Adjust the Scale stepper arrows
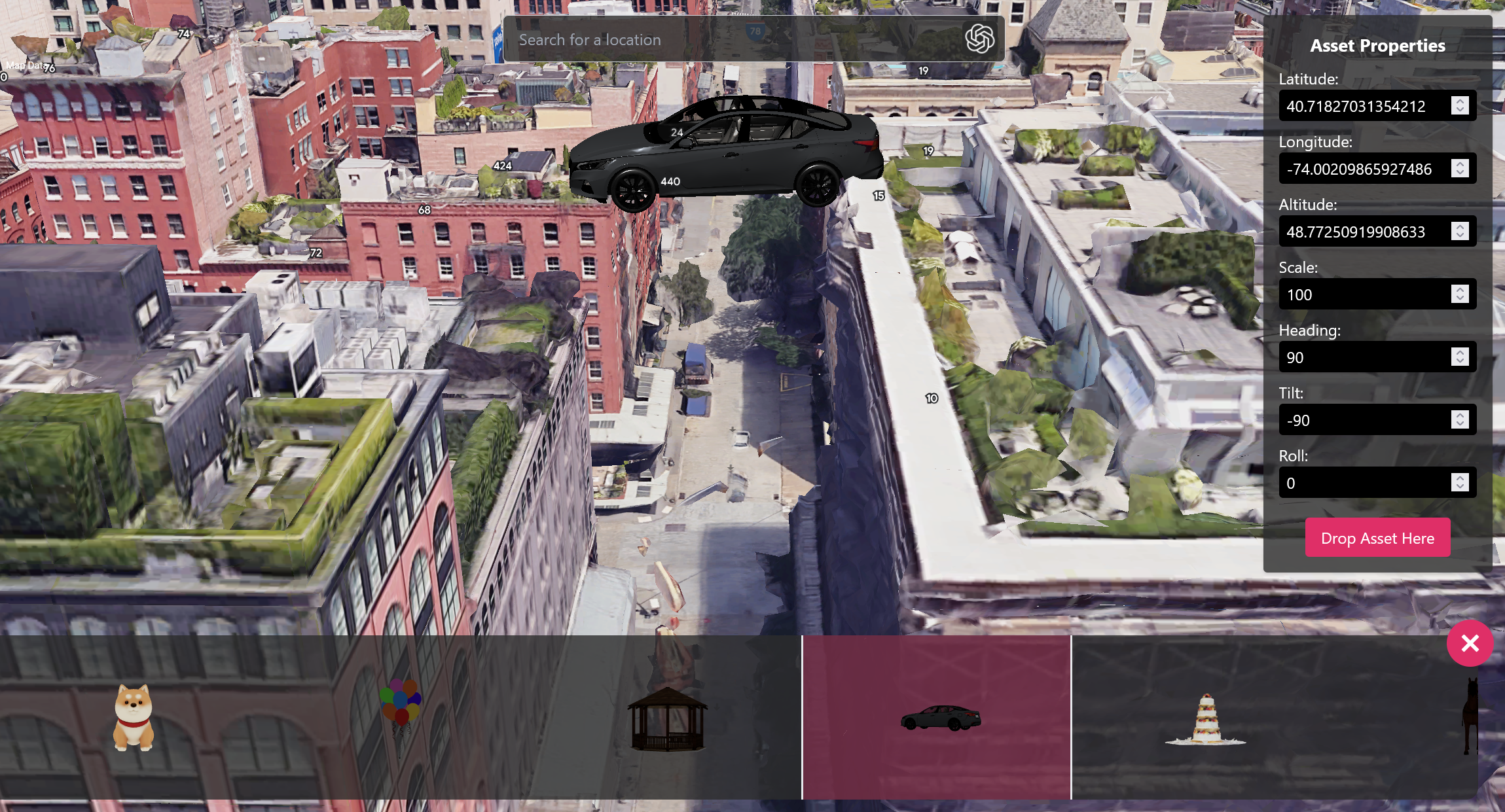The width and height of the screenshot is (1505, 812). [1460, 294]
